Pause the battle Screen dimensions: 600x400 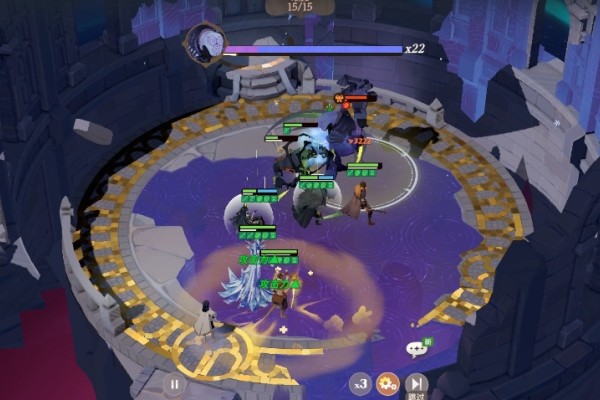click(175, 383)
